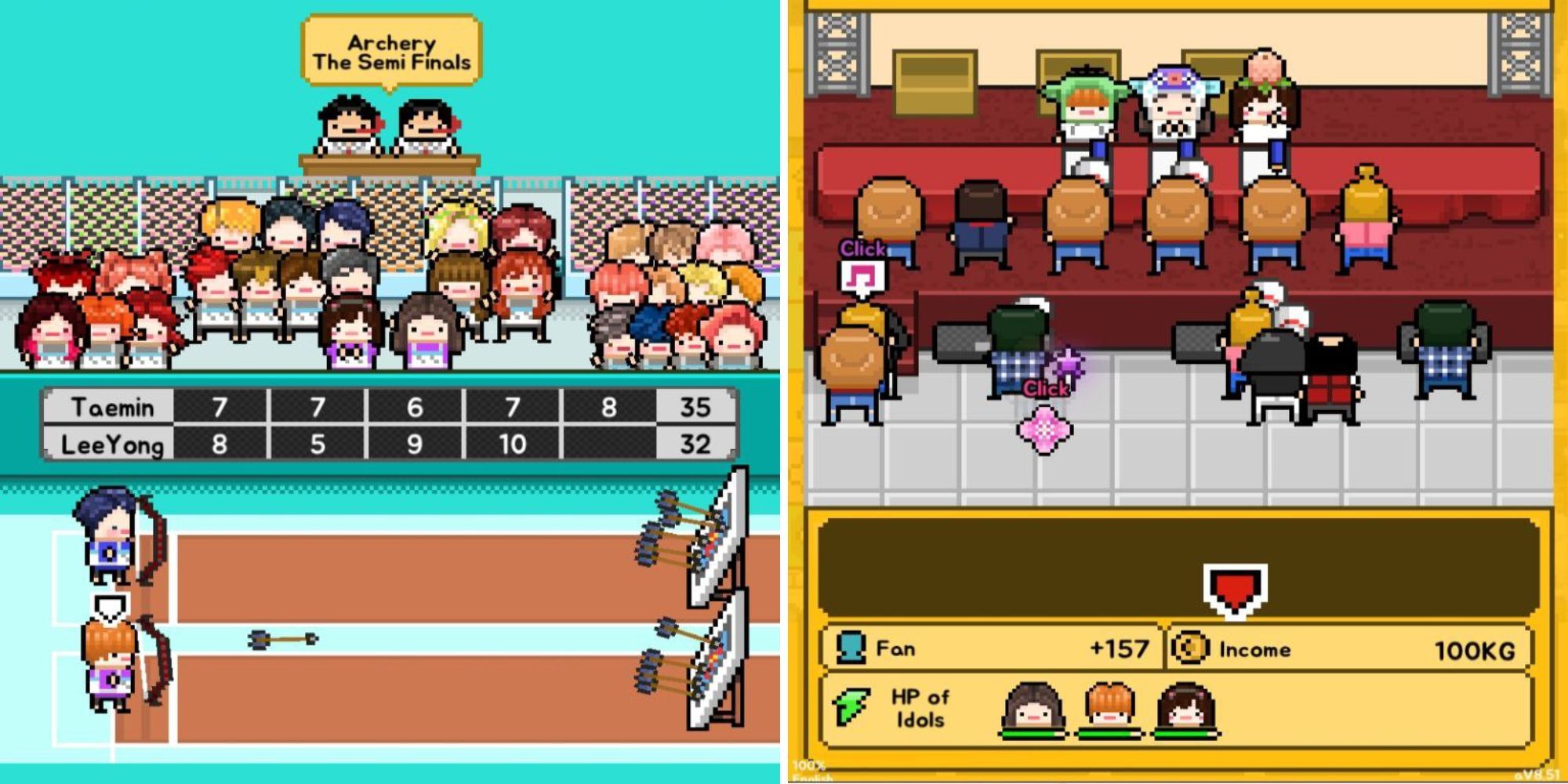This screenshot has width=1568, height=784.
Task: Select the gold coin Income icon
Action: [1192, 647]
